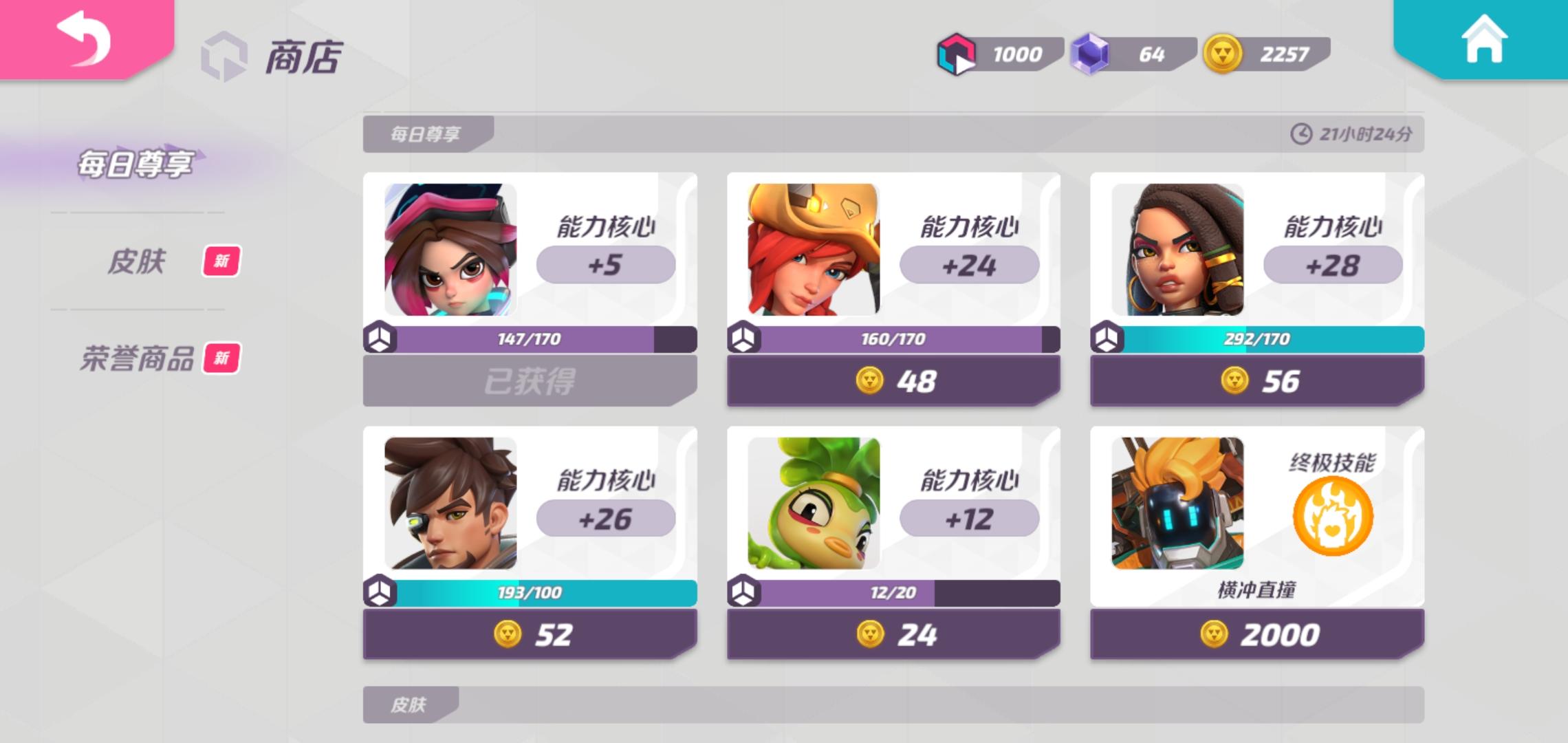Click the 已获得 button on the first card

(530, 380)
